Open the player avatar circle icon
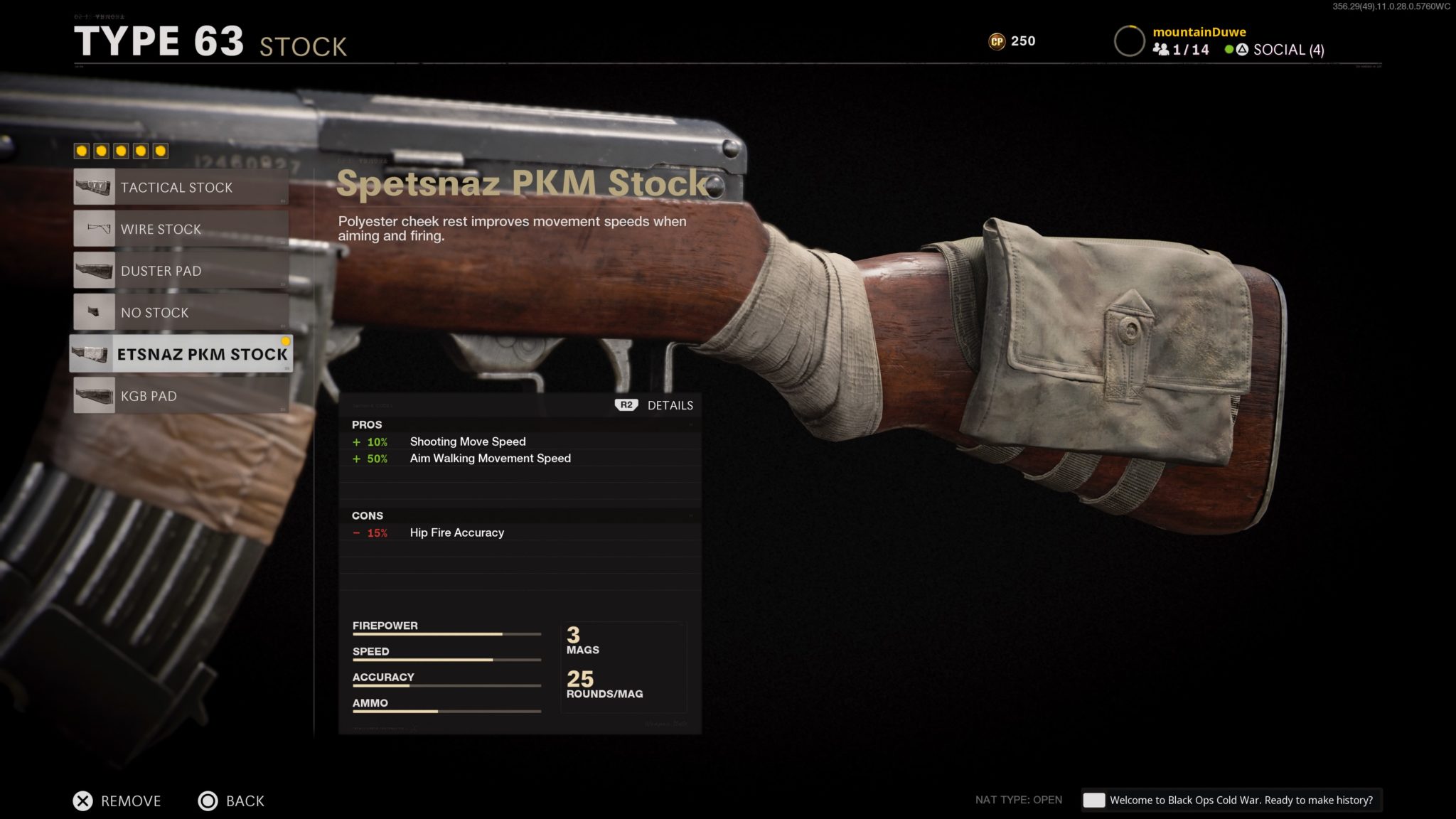Screen dimensions: 1456x819 (x=1129, y=41)
